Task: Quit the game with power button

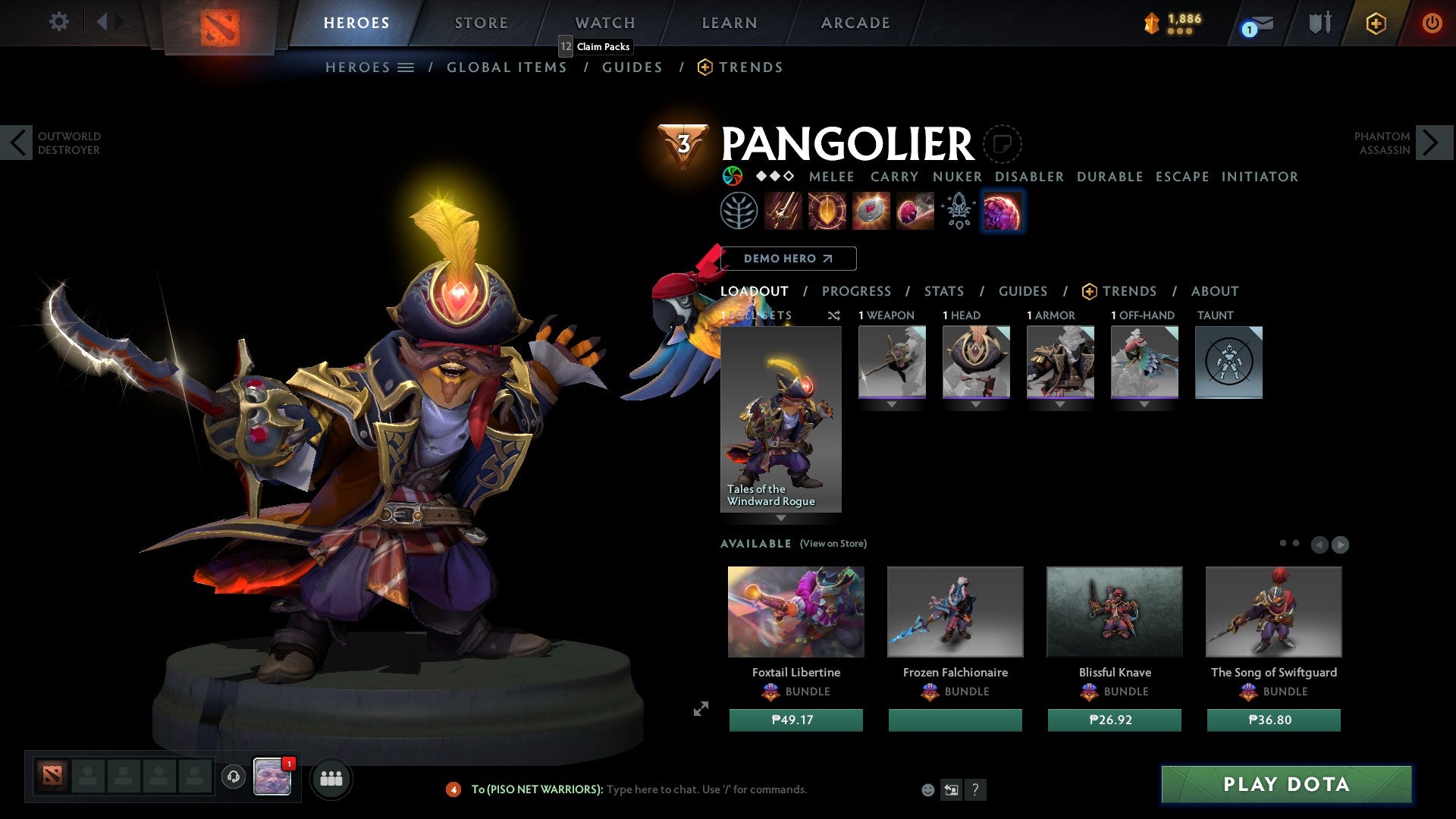Action: [1431, 23]
